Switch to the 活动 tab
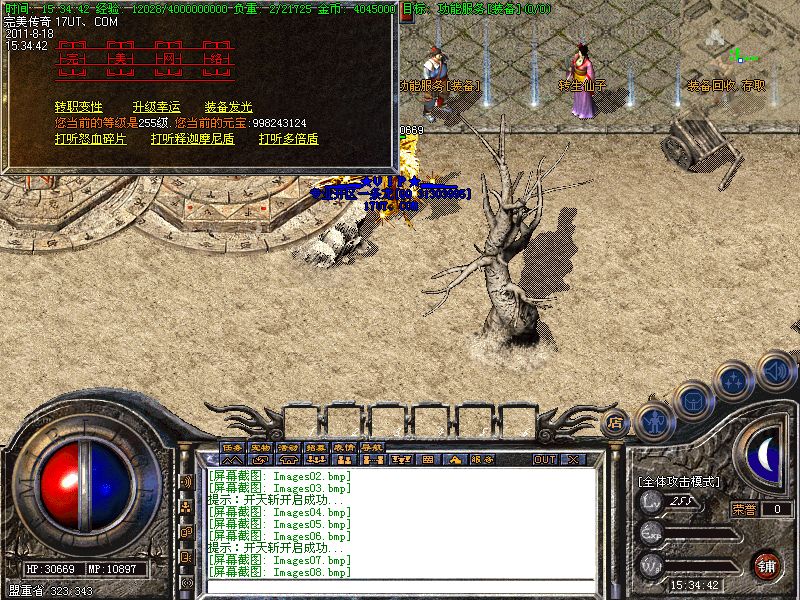Screen dimensions: 800x600 tap(288, 447)
